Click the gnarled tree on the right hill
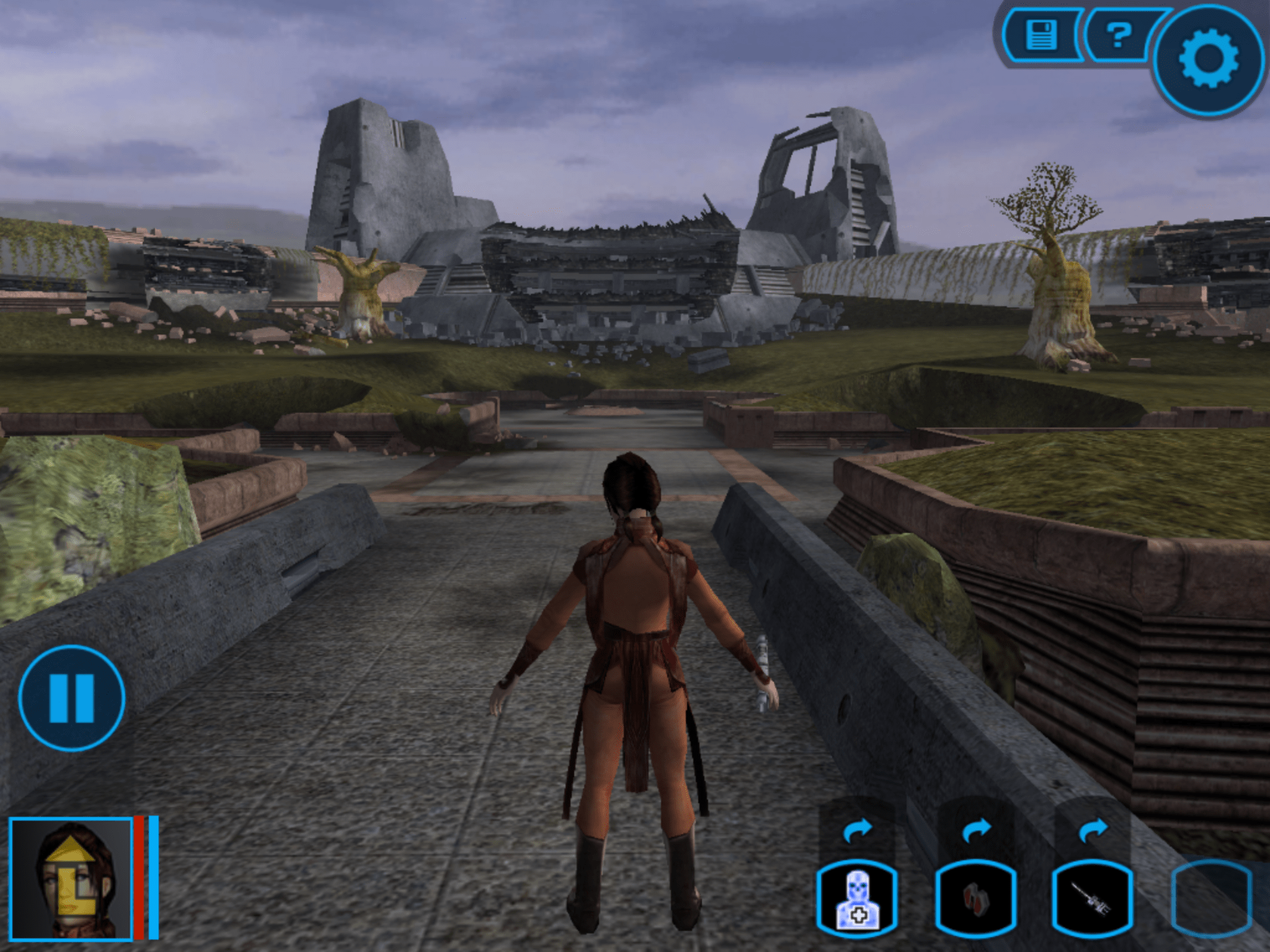The image size is (1270, 952). pos(1054,267)
